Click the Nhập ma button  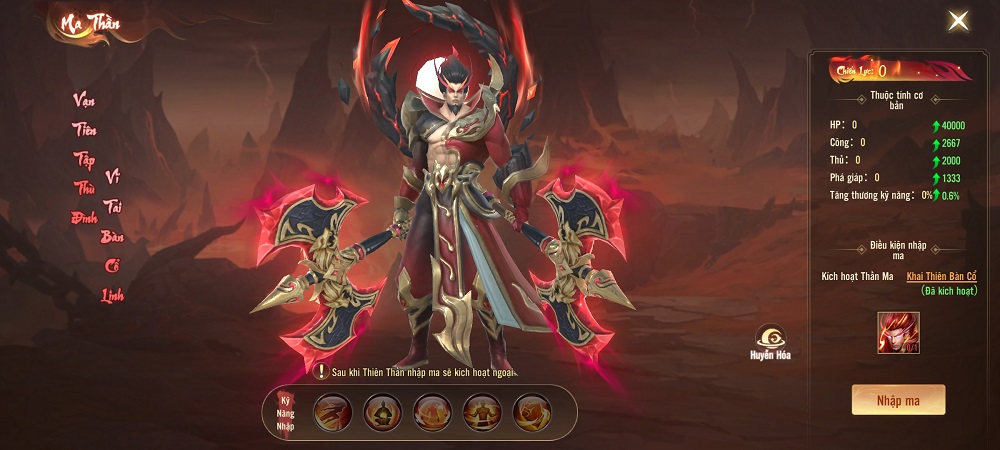point(898,400)
